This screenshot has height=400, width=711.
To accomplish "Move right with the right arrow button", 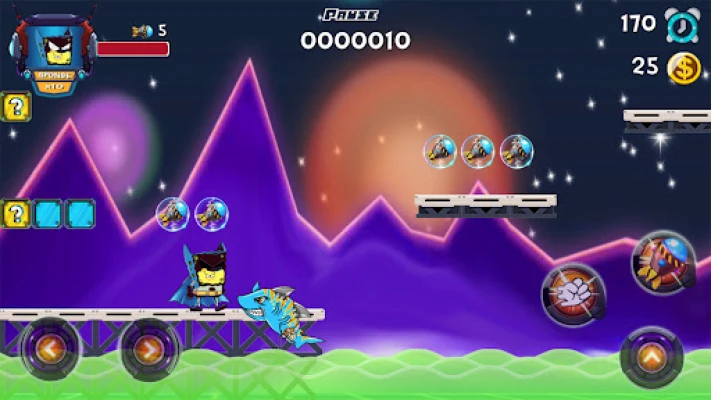I will [x=149, y=350].
